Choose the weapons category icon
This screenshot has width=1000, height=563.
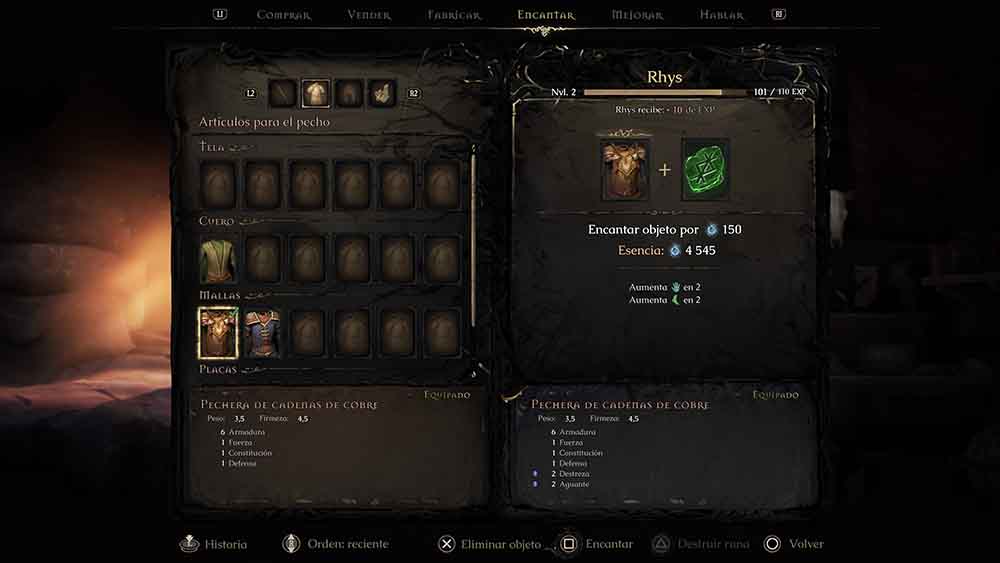pyautogui.click(x=283, y=94)
